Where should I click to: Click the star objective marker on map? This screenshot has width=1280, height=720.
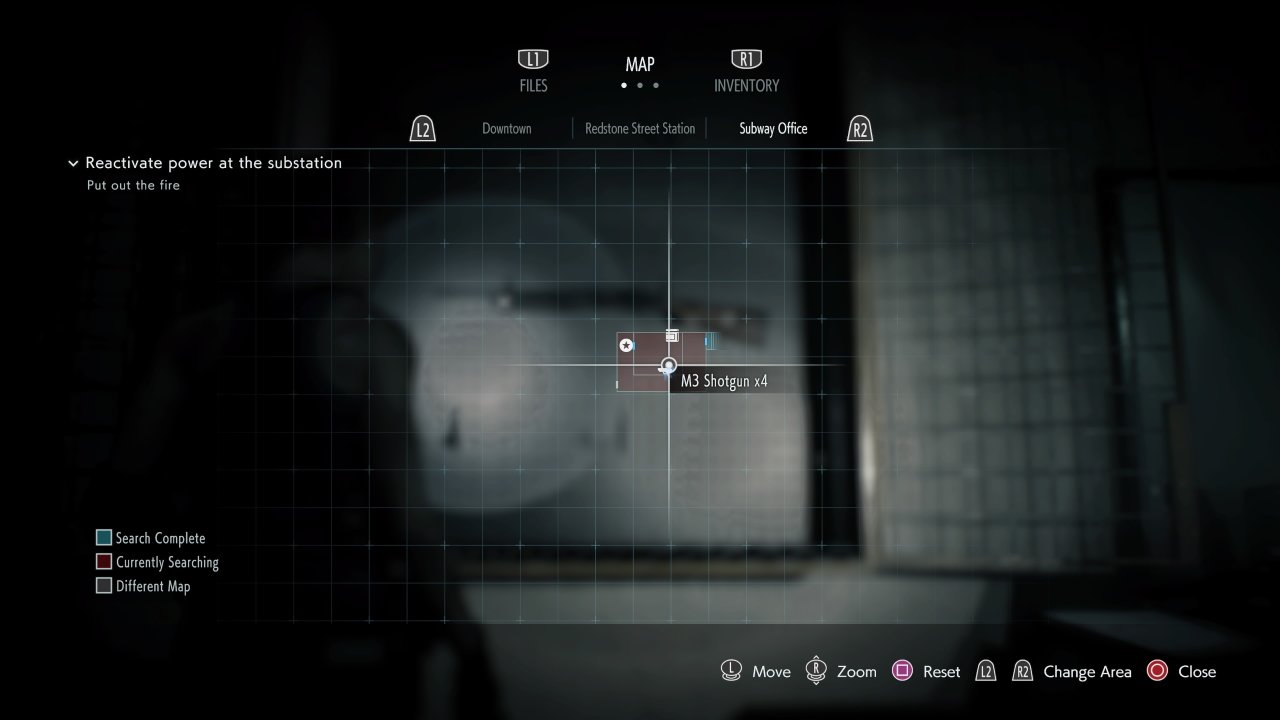(626, 345)
